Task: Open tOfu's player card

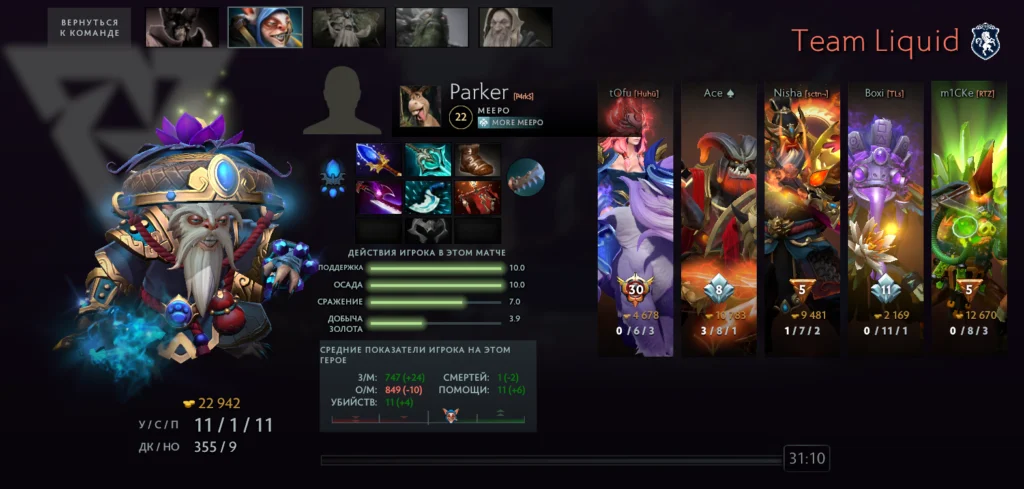Action: click(x=635, y=220)
